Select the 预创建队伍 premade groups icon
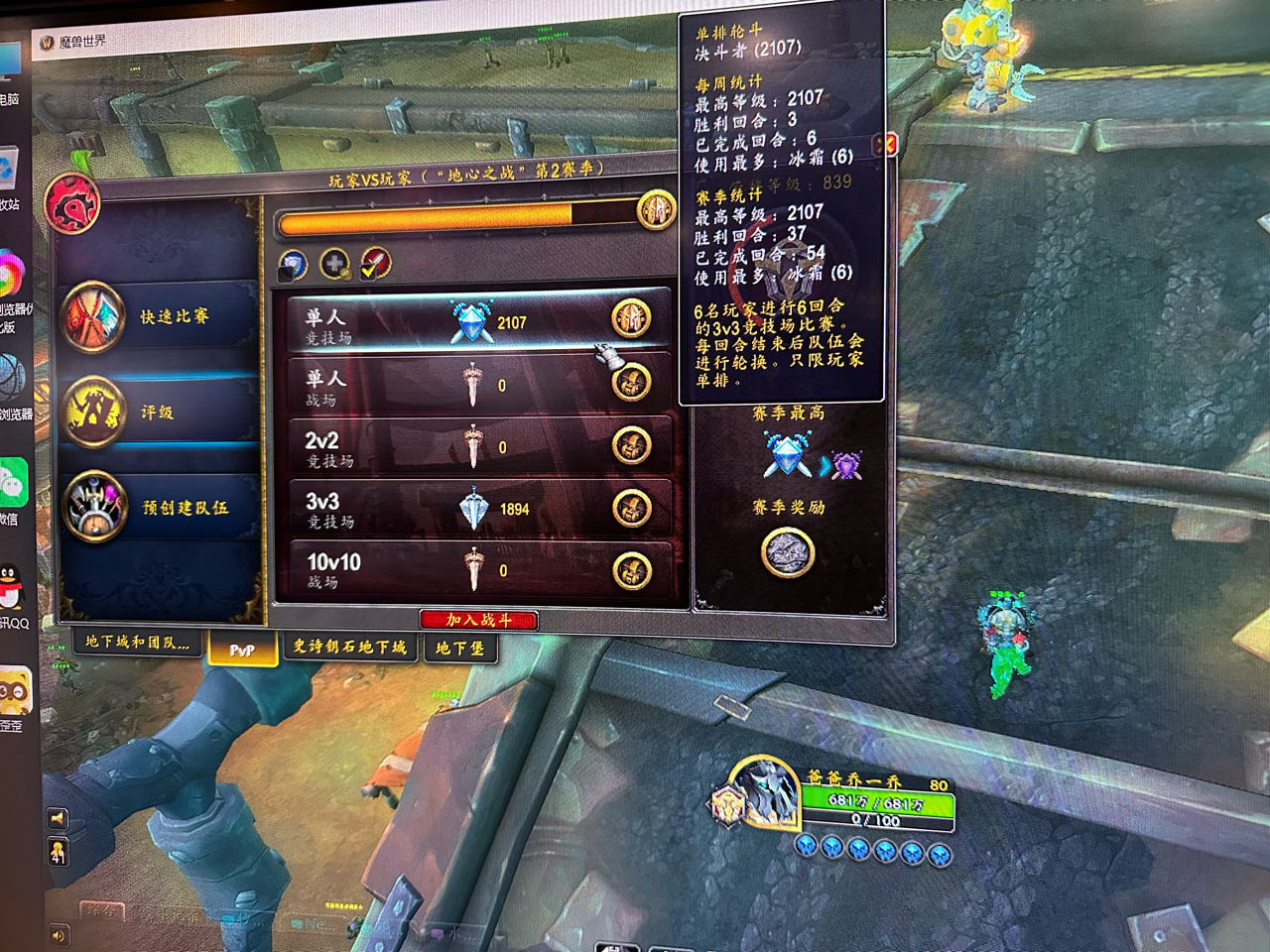This screenshot has width=1270, height=952. coord(96,508)
